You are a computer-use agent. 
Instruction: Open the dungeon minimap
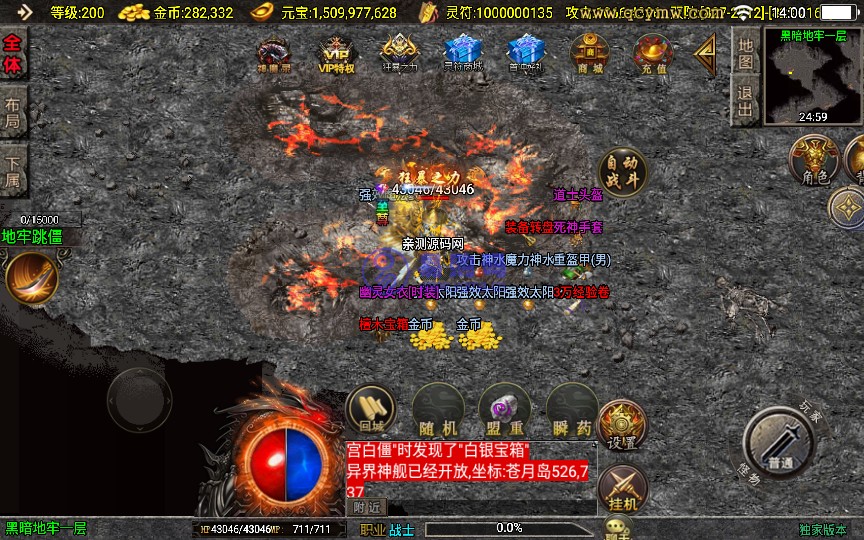pyautogui.click(x=813, y=75)
